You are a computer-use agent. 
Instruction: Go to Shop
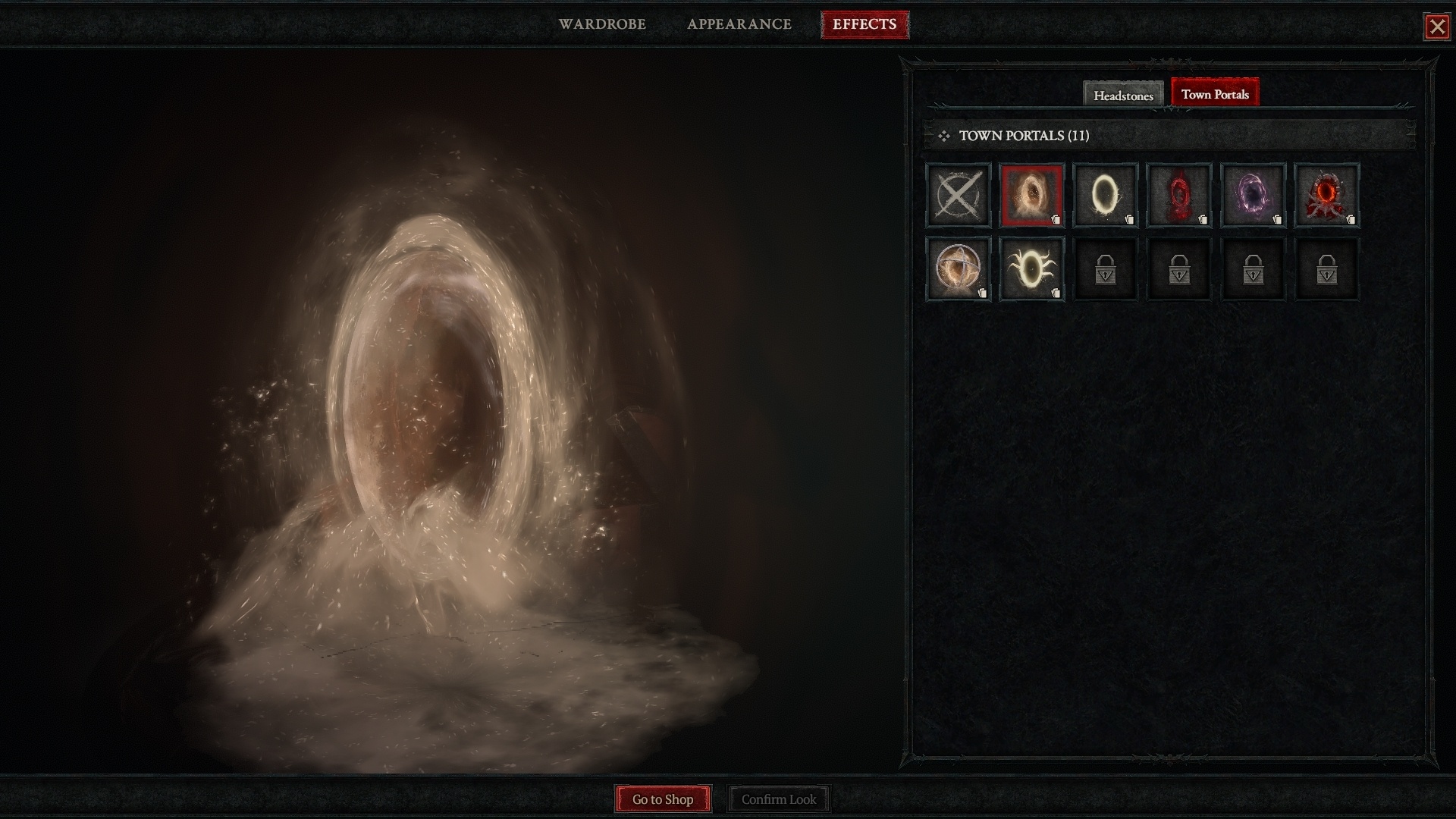click(663, 799)
